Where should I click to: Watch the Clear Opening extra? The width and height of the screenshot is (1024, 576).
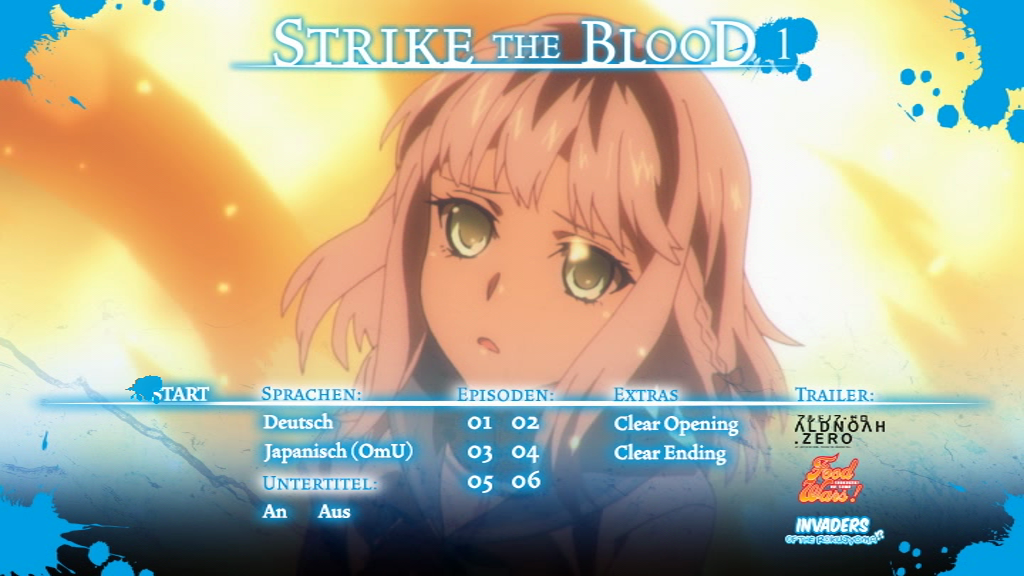[676, 424]
